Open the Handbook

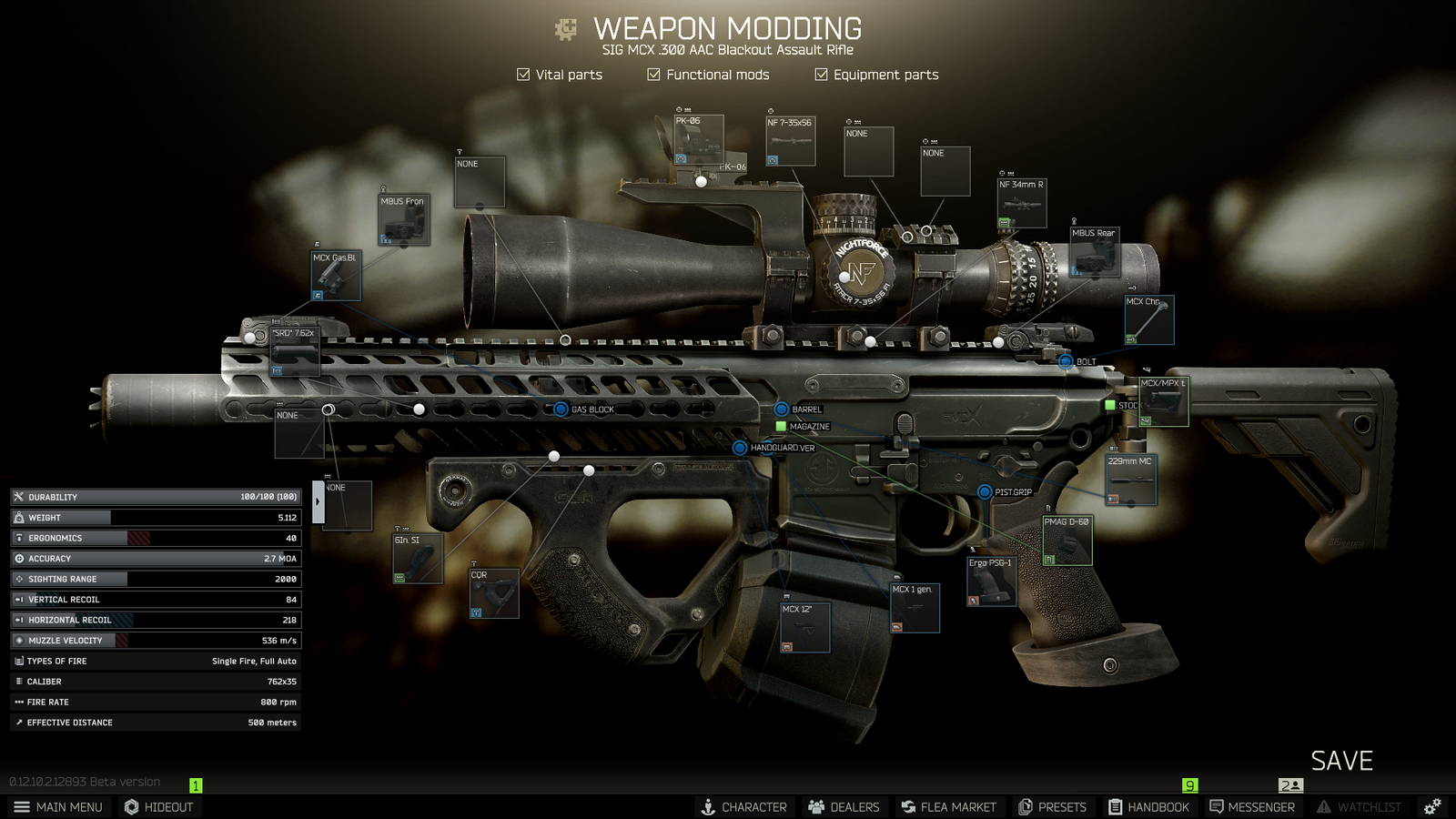coord(1148,807)
